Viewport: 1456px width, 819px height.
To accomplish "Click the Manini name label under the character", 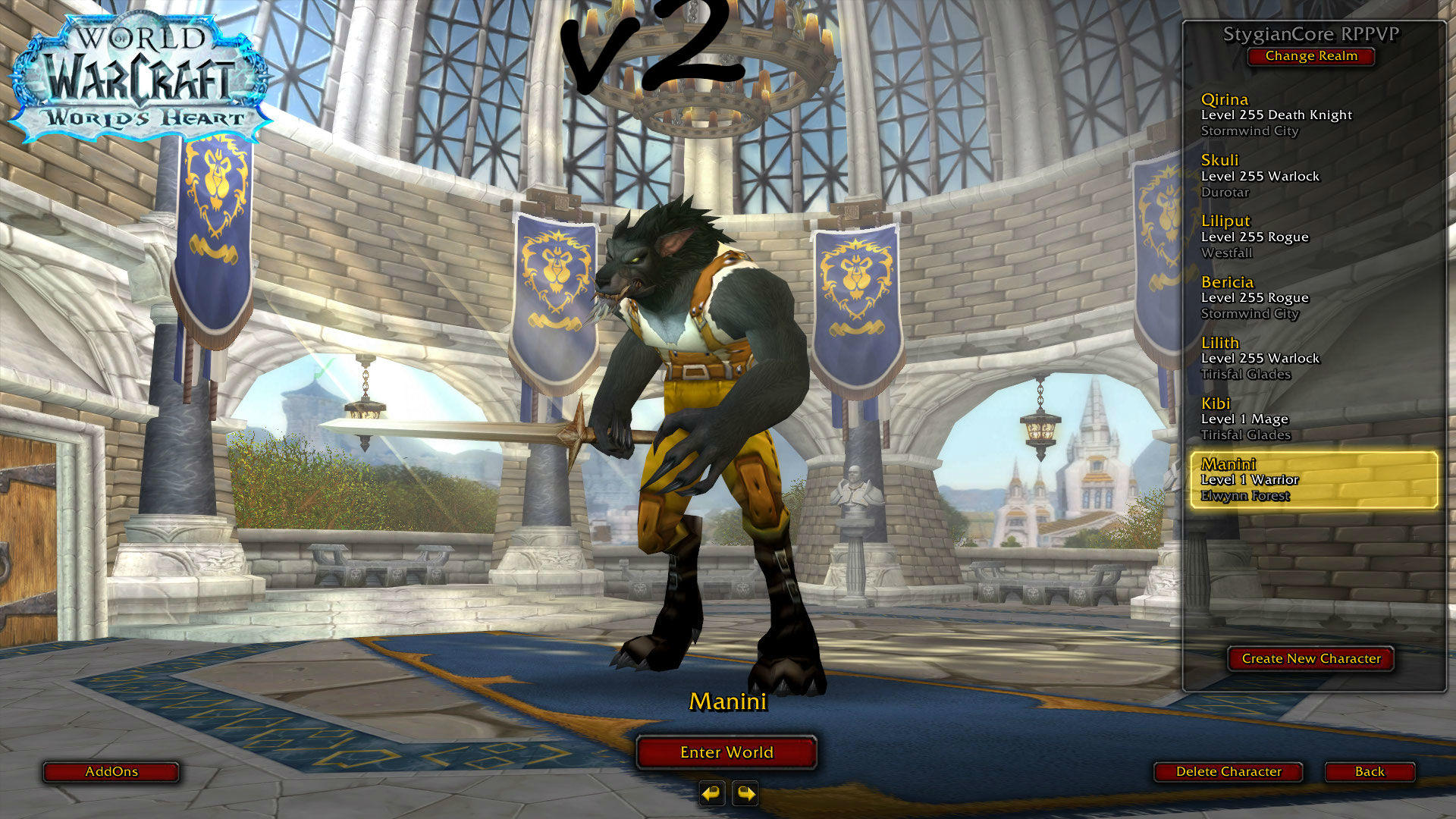I will coord(729,702).
